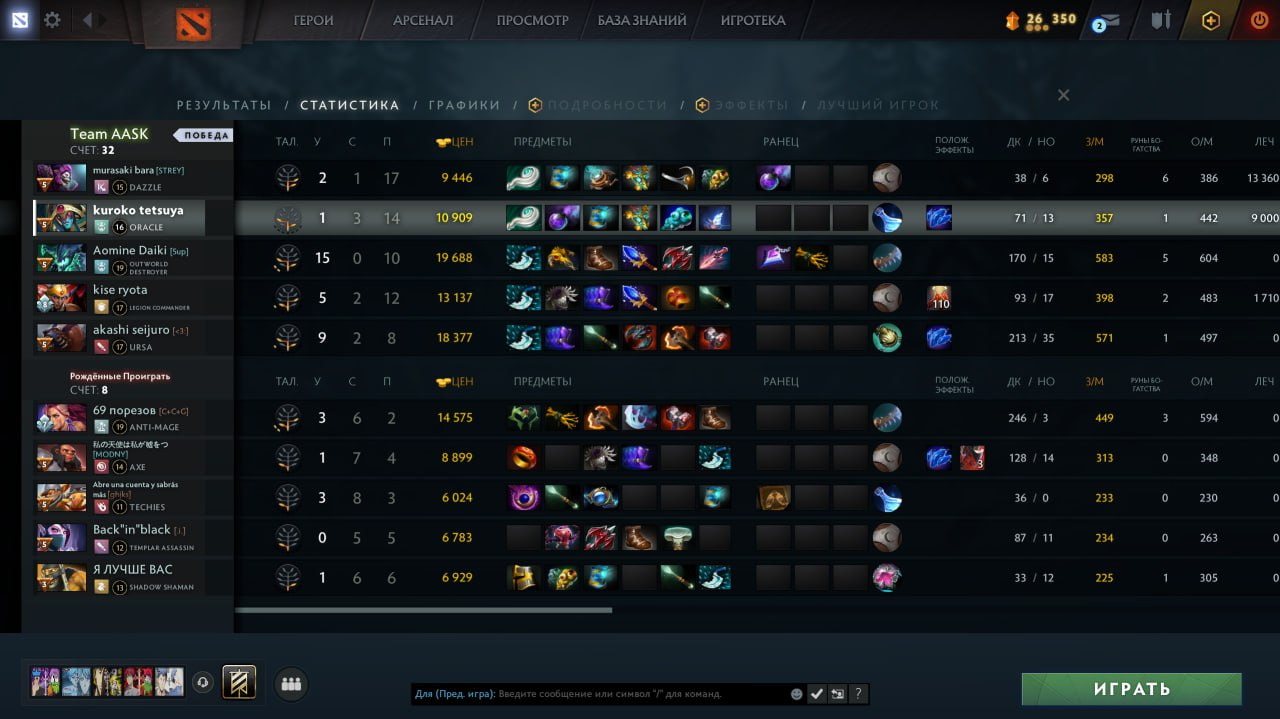Image resolution: width=1280 pixels, height=719 pixels.
Task: Show the ГРАФИКИ tab
Action: (464, 105)
